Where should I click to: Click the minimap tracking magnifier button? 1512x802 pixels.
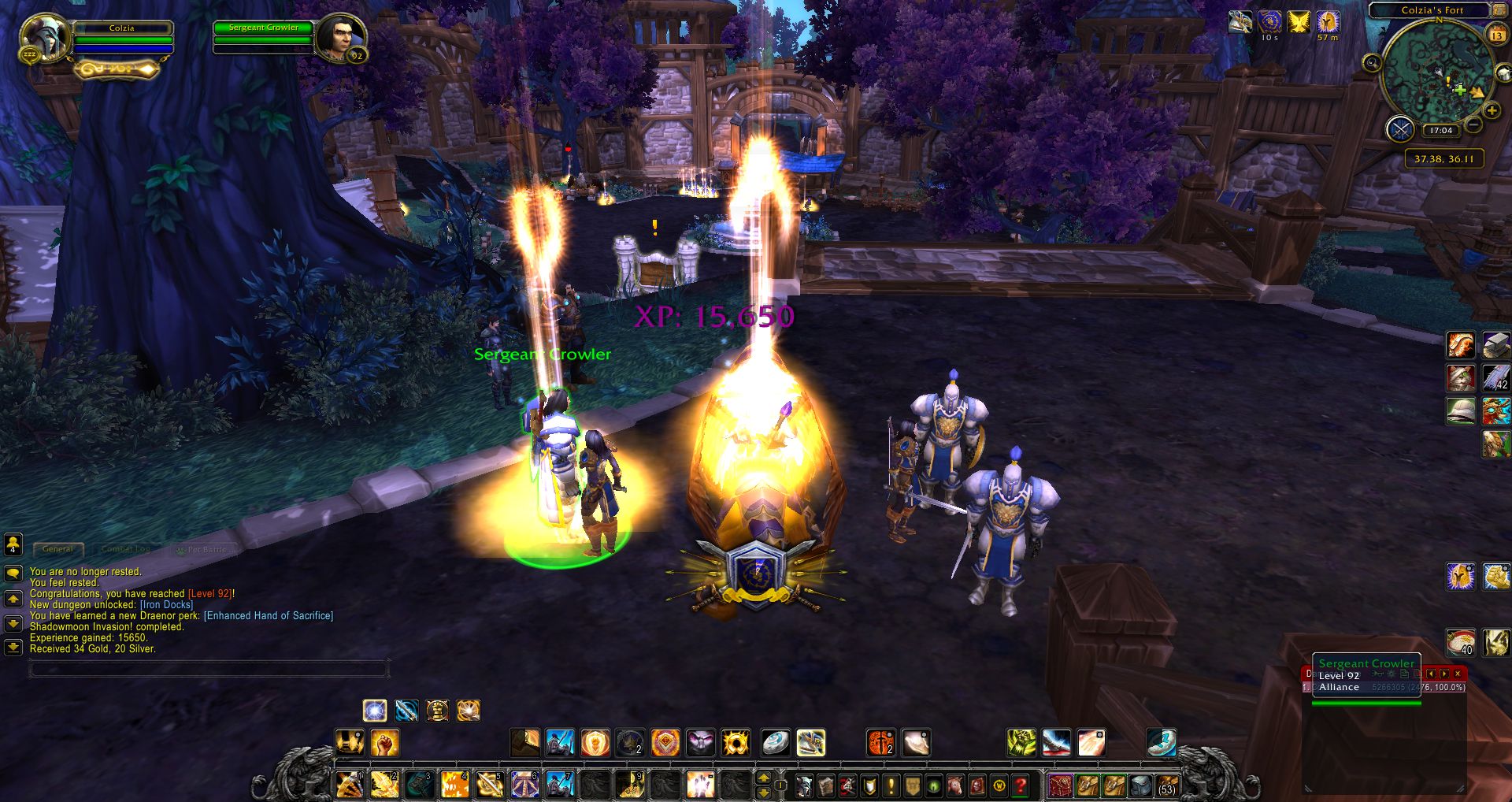tap(1372, 62)
